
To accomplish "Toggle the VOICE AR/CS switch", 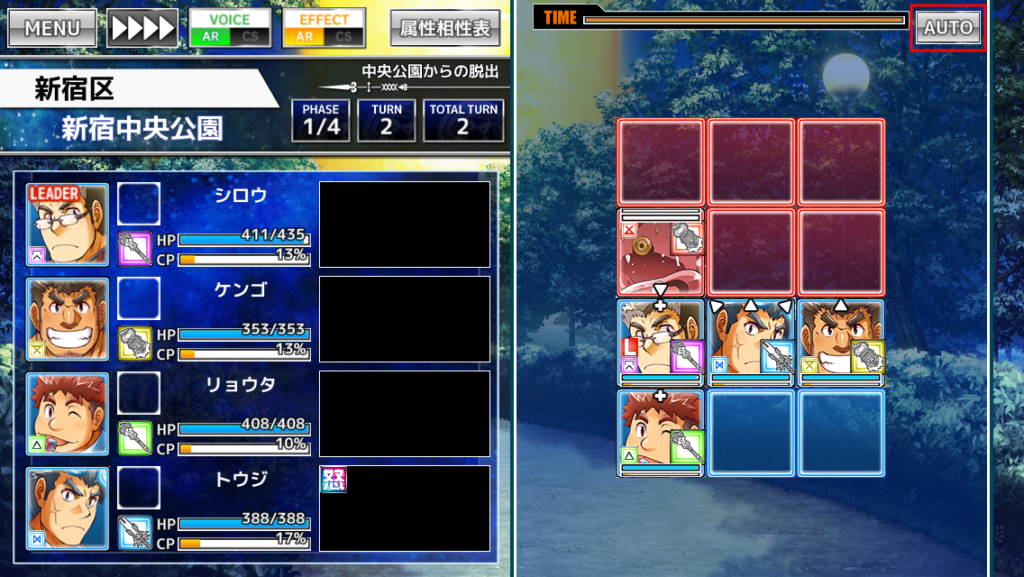I will click(230, 28).
